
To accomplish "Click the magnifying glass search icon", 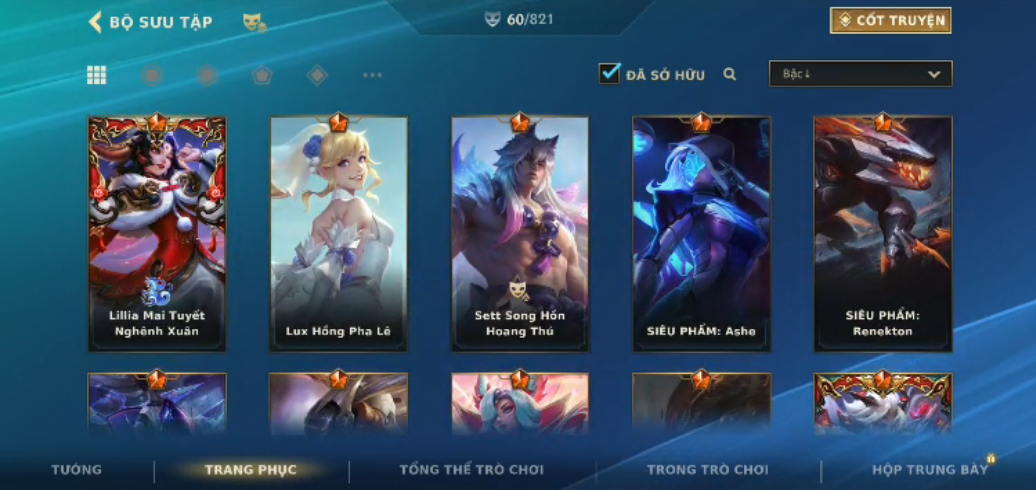I will pyautogui.click(x=730, y=74).
